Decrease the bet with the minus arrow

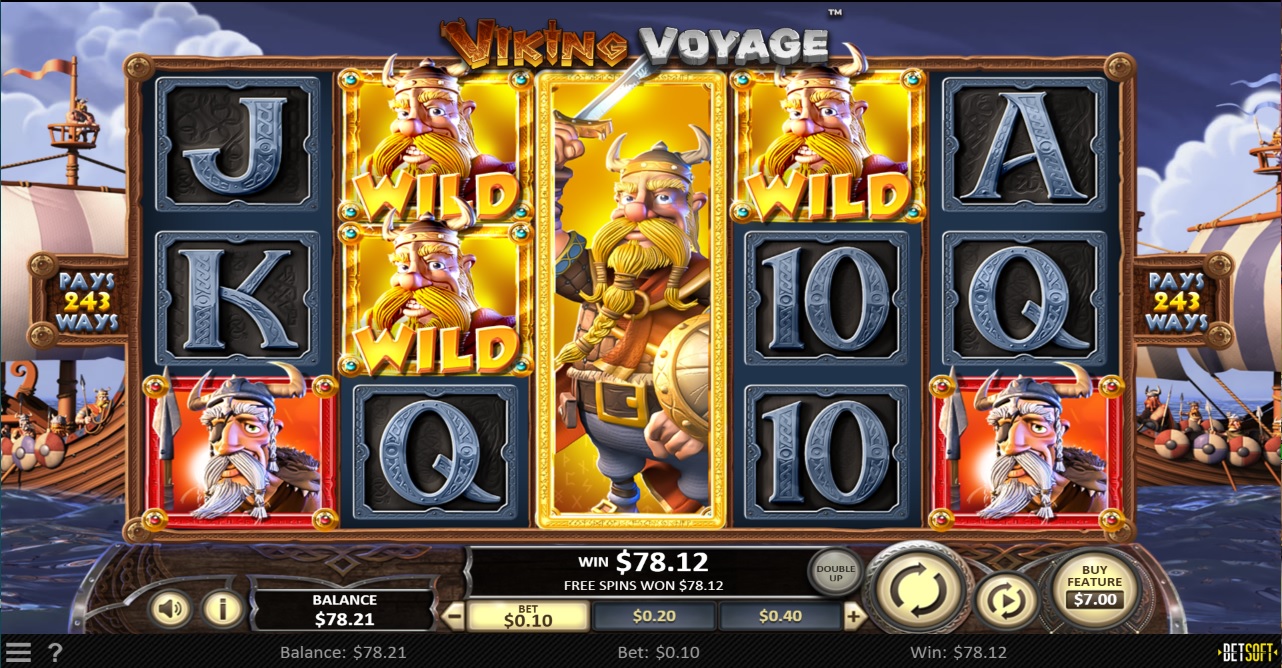[x=453, y=616]
